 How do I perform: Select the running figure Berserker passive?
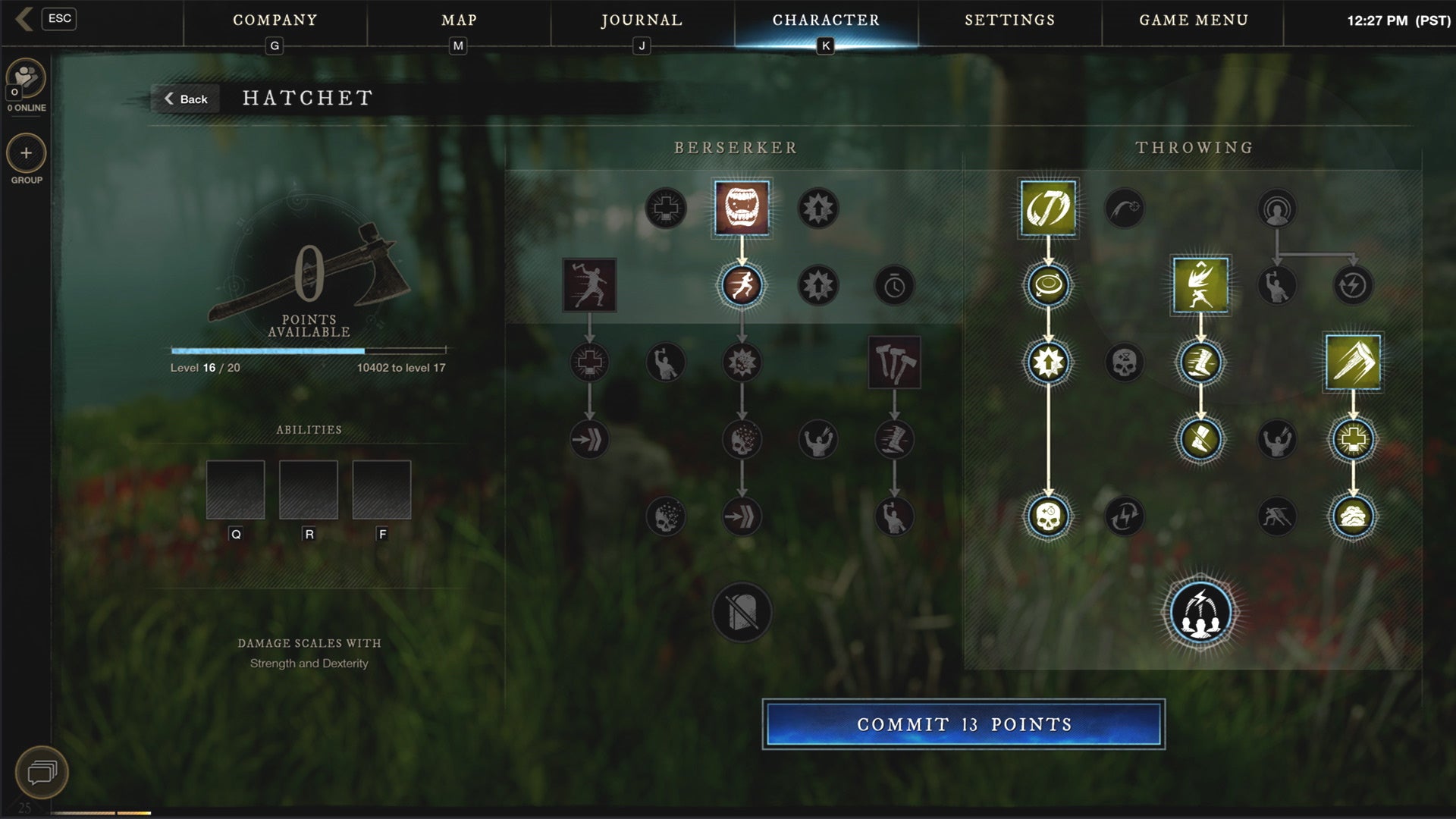click(x=742, y=286)
